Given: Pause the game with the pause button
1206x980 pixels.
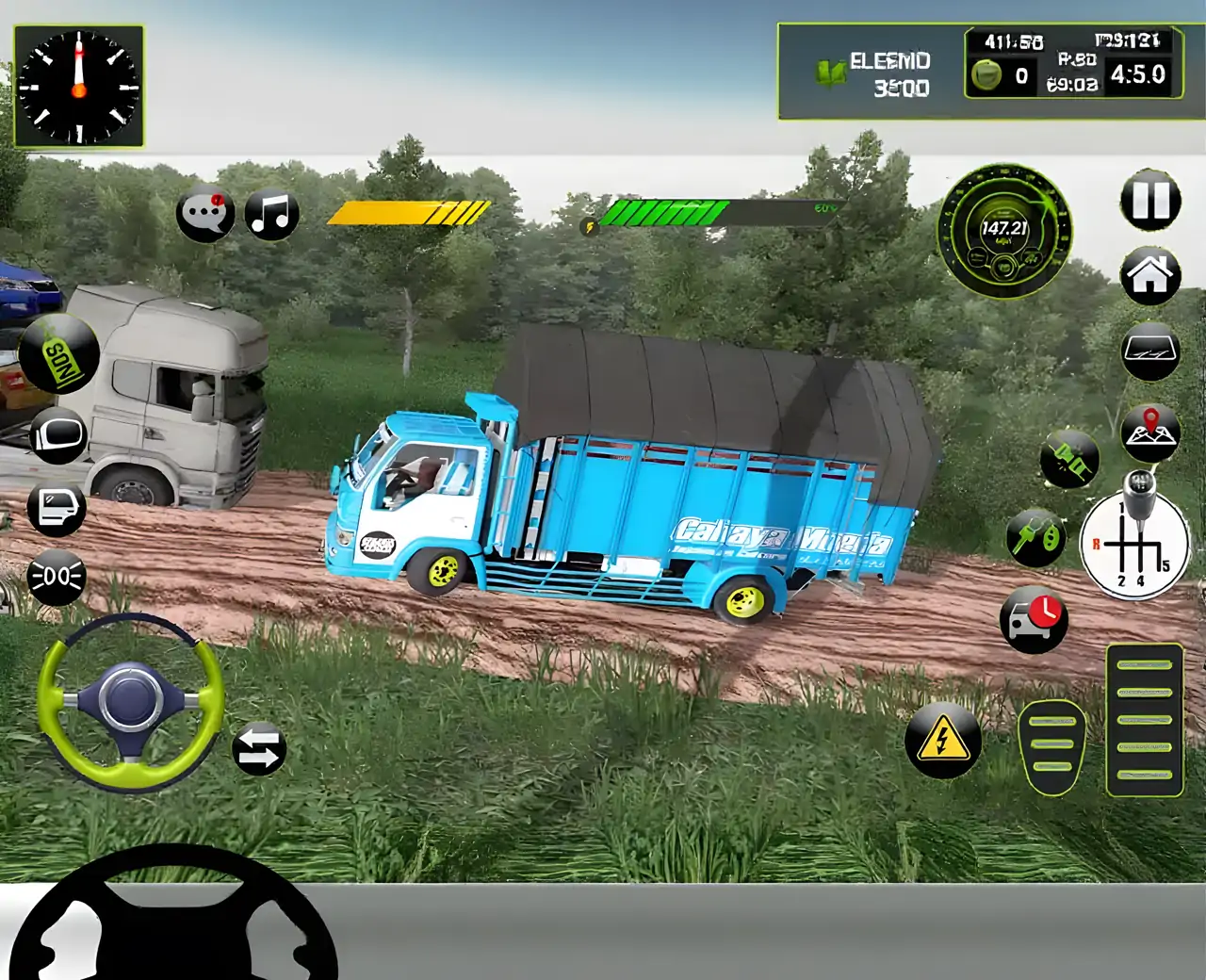Looking at the screenshot, I should click(1150, 201).
